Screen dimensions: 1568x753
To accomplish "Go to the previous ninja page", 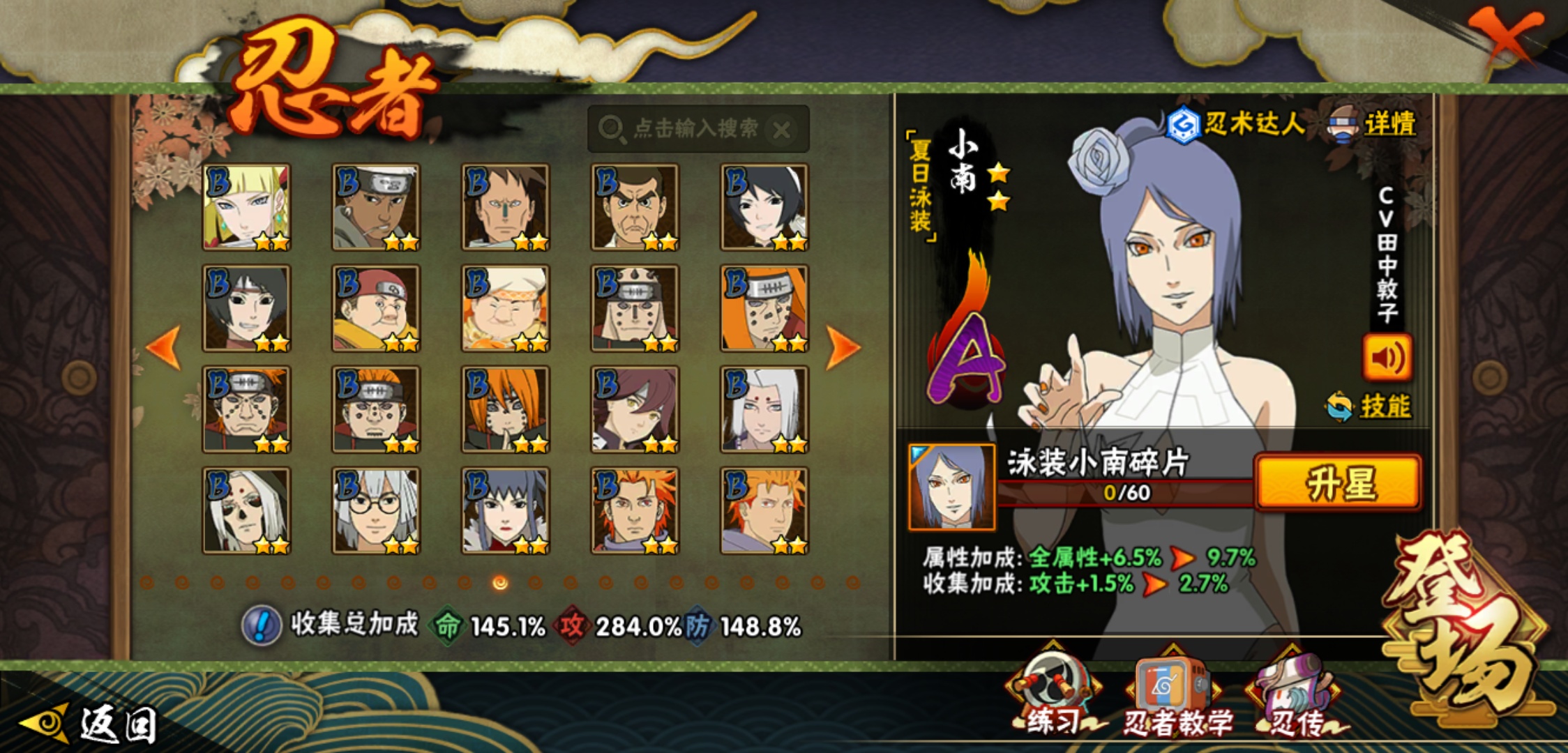I will (x=165, y=347).
